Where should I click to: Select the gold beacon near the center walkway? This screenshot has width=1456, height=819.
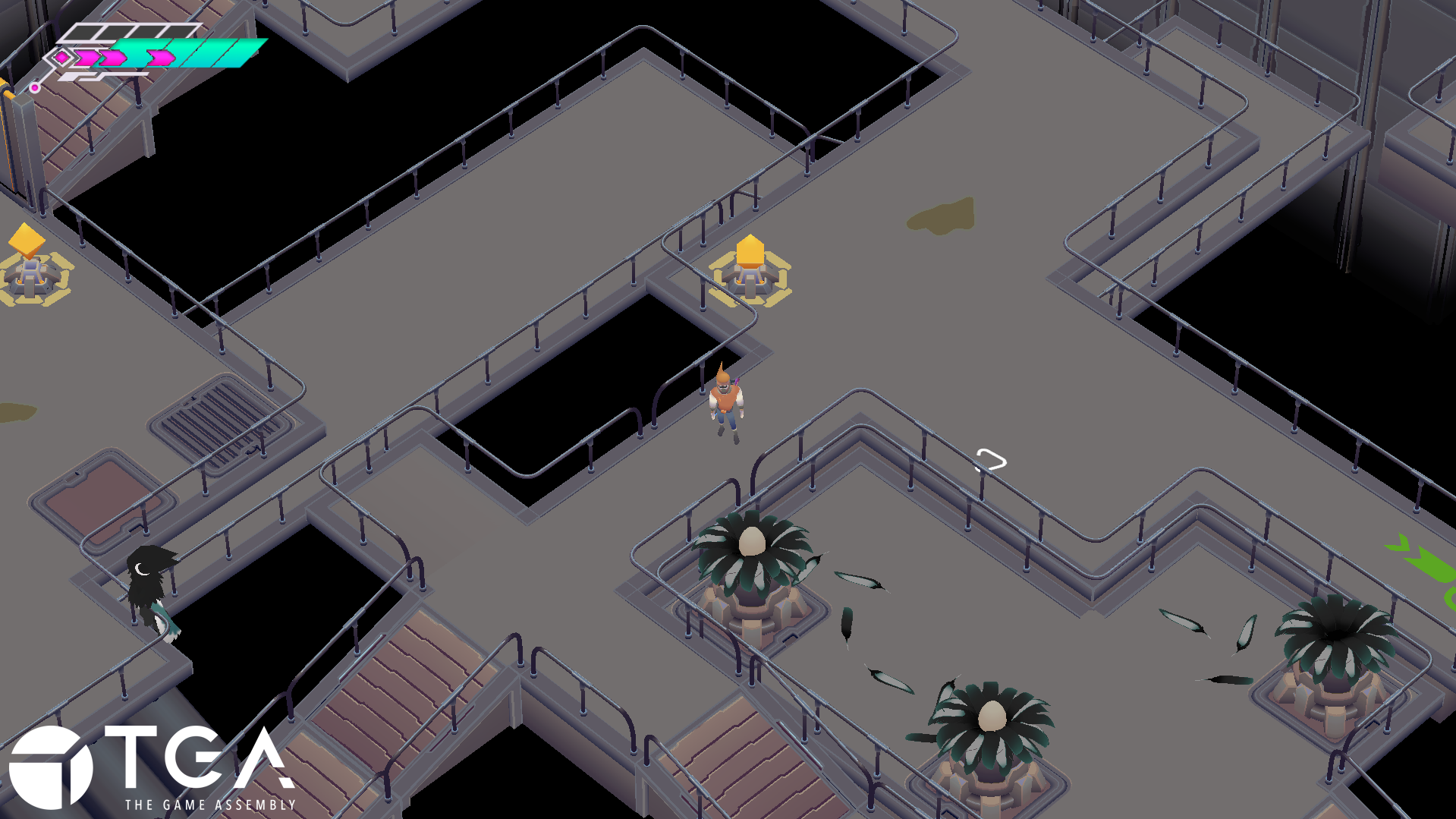(x=750, y=267)
